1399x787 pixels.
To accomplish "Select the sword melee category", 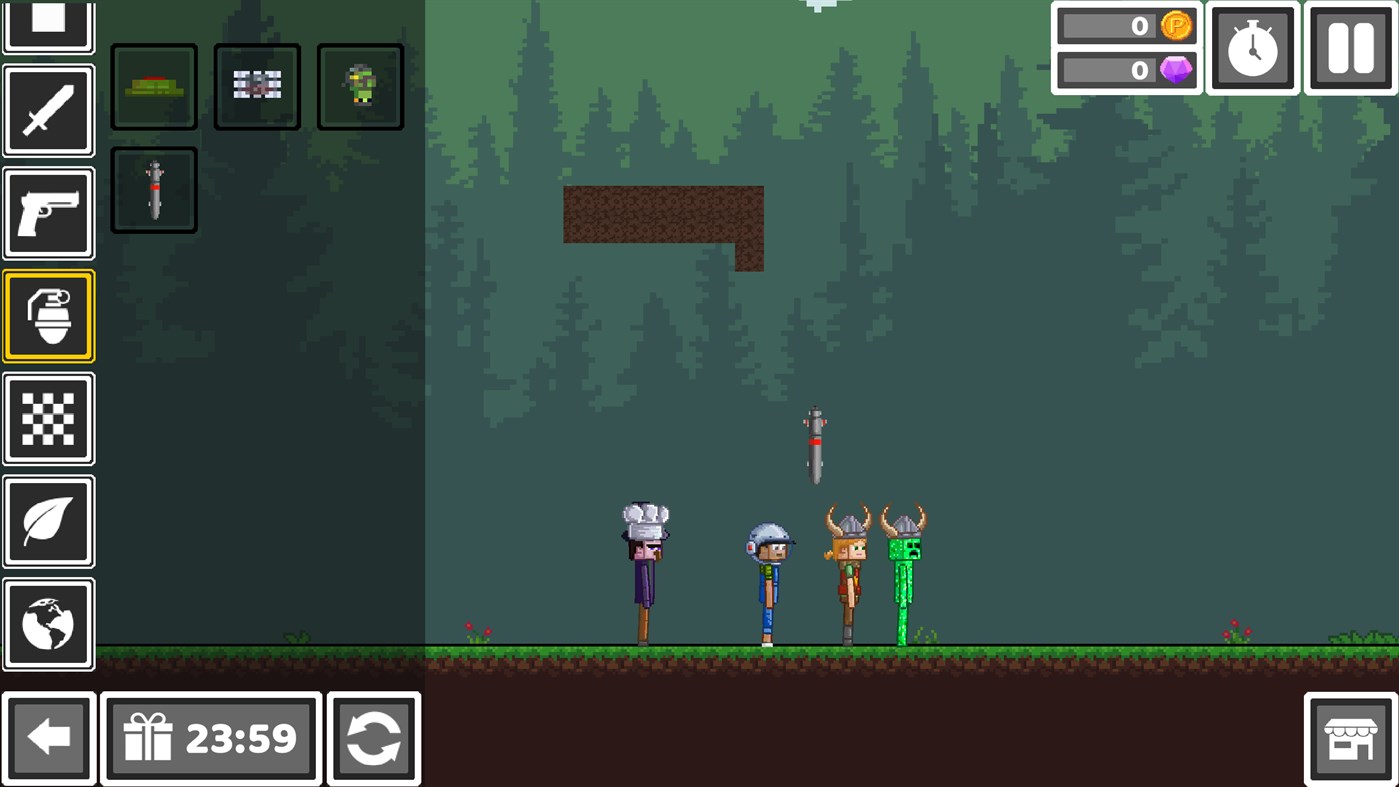I will coord(48,109).
